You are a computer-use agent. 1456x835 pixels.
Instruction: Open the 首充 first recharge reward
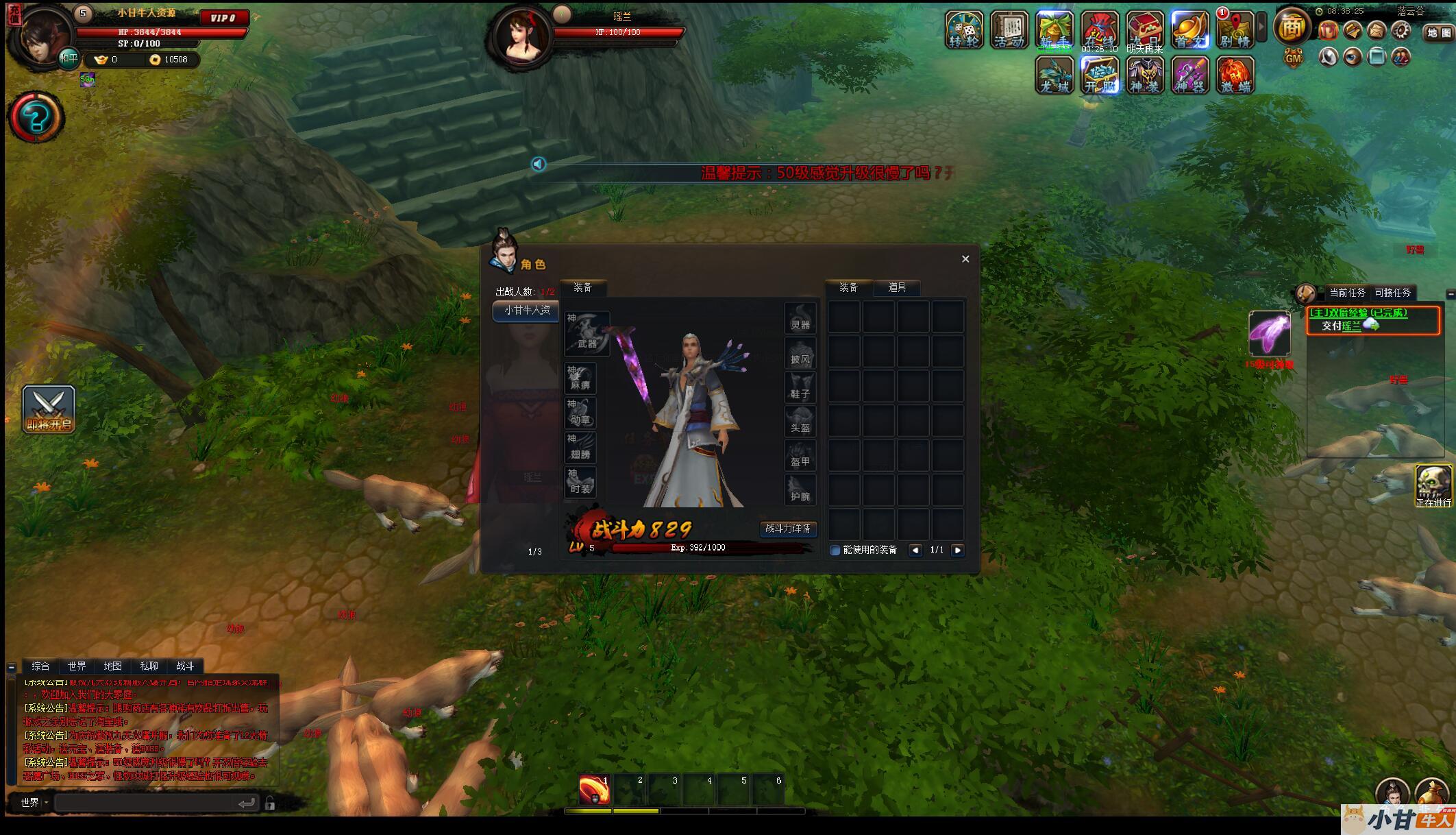(x=1189, y=30)
